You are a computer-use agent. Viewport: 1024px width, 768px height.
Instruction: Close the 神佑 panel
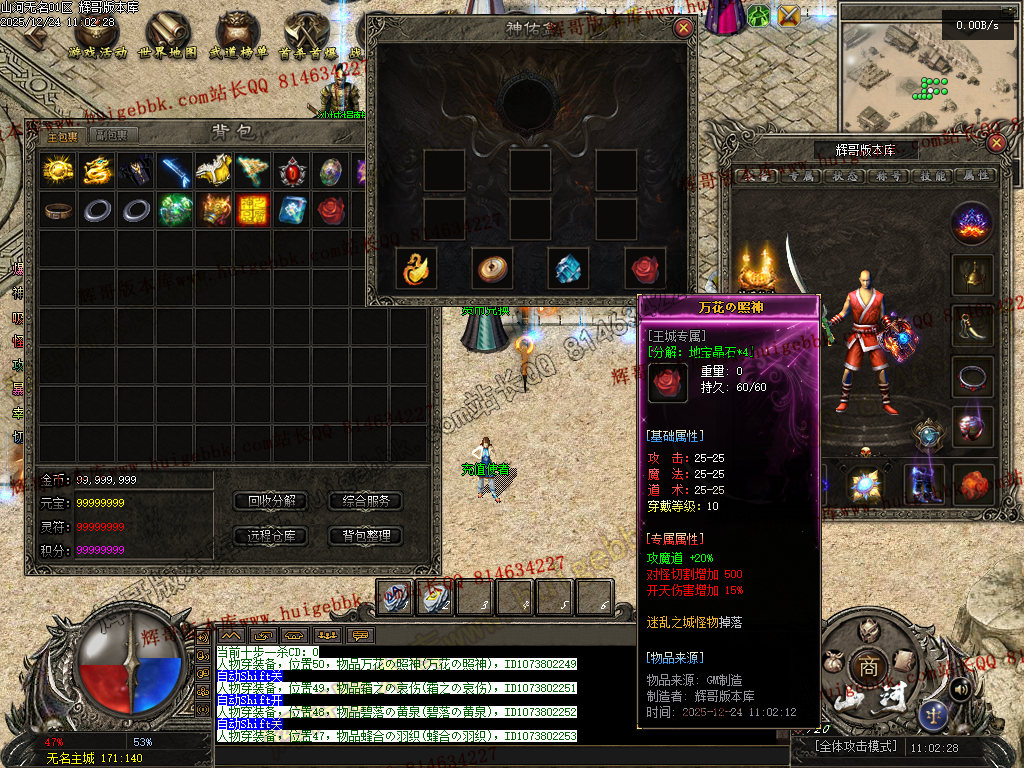(x=684, y=28)
